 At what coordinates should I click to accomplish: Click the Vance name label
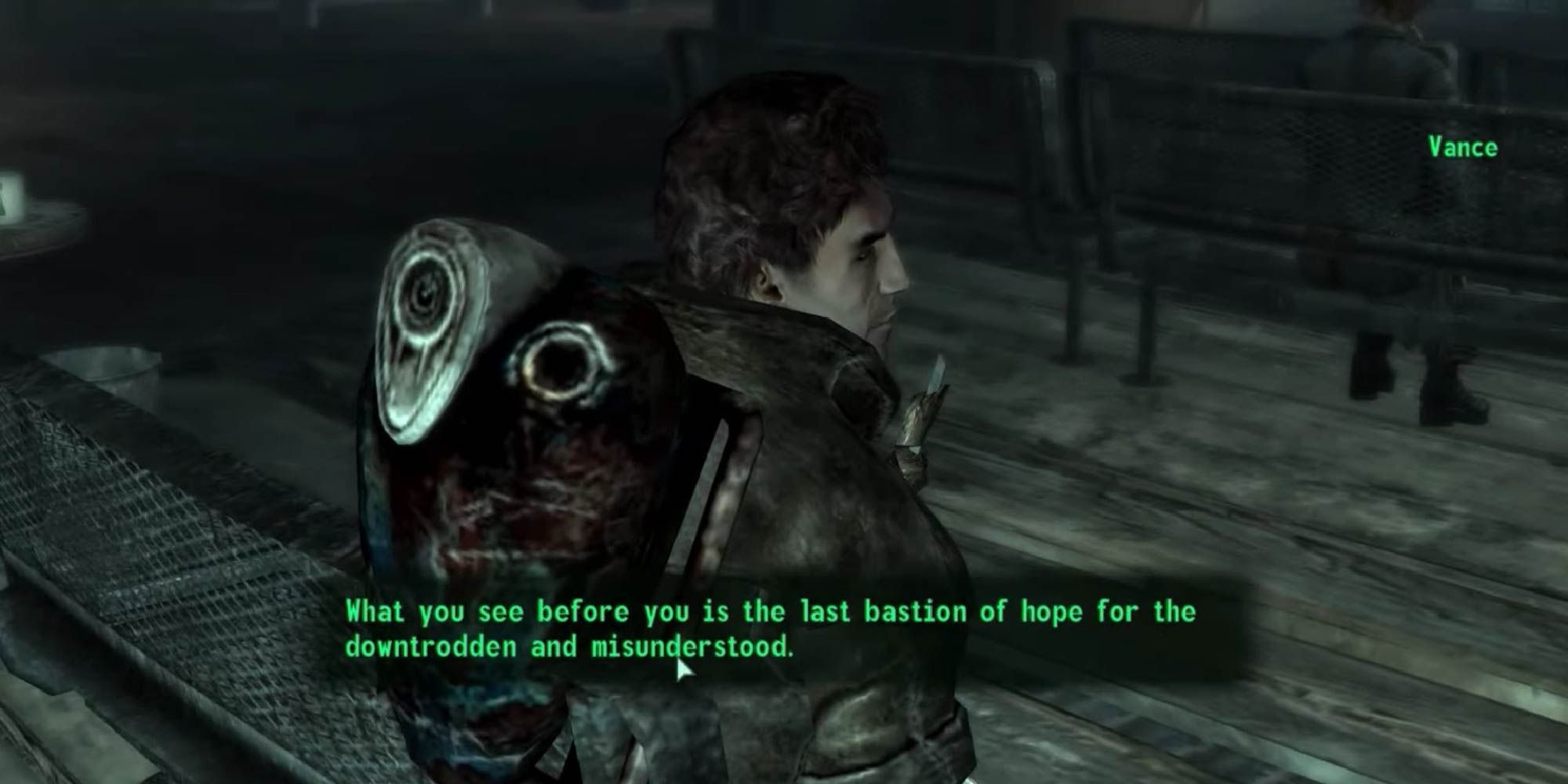[x=1463, y=146]
